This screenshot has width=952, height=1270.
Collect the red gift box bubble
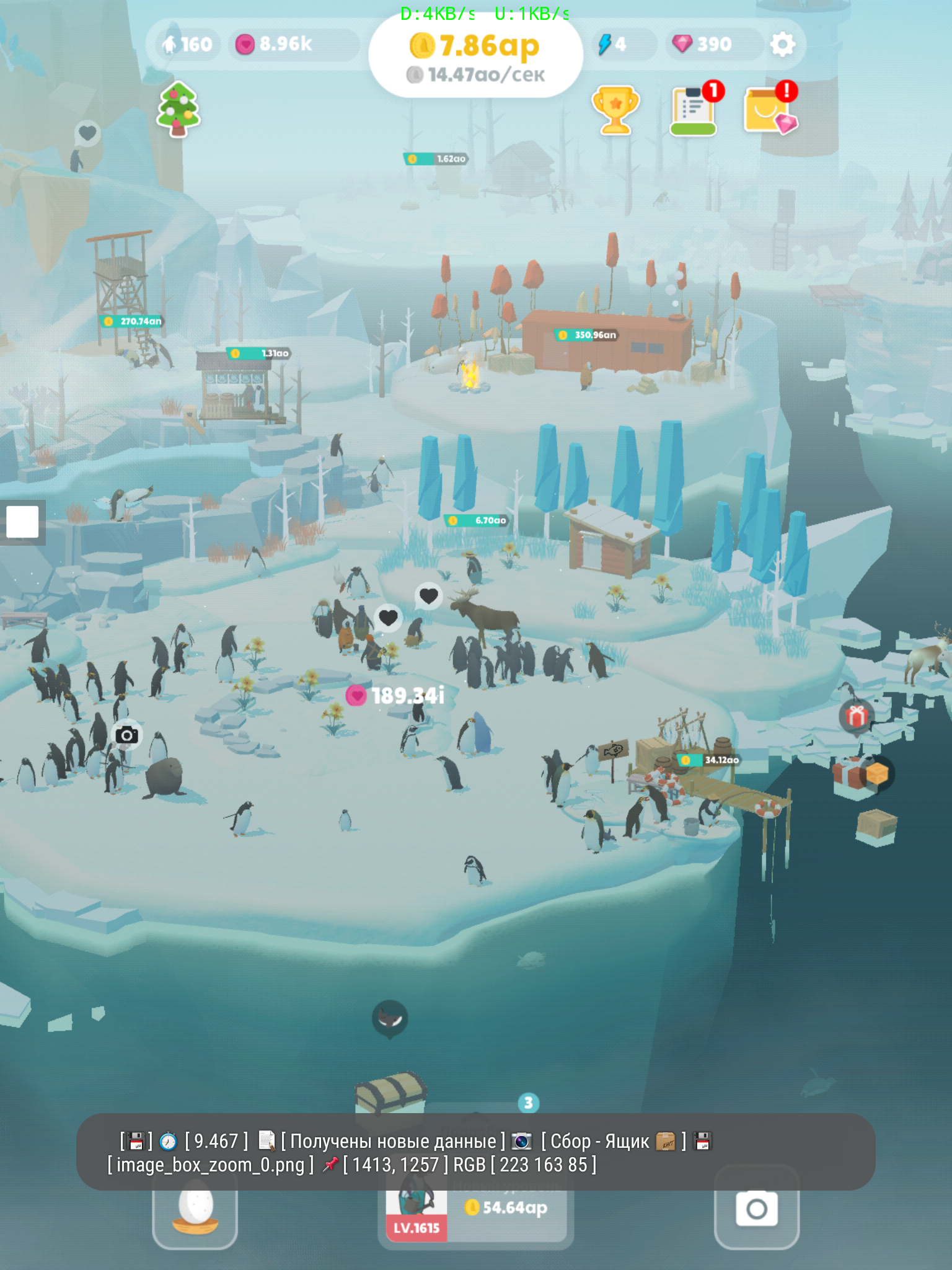[857, 716]
